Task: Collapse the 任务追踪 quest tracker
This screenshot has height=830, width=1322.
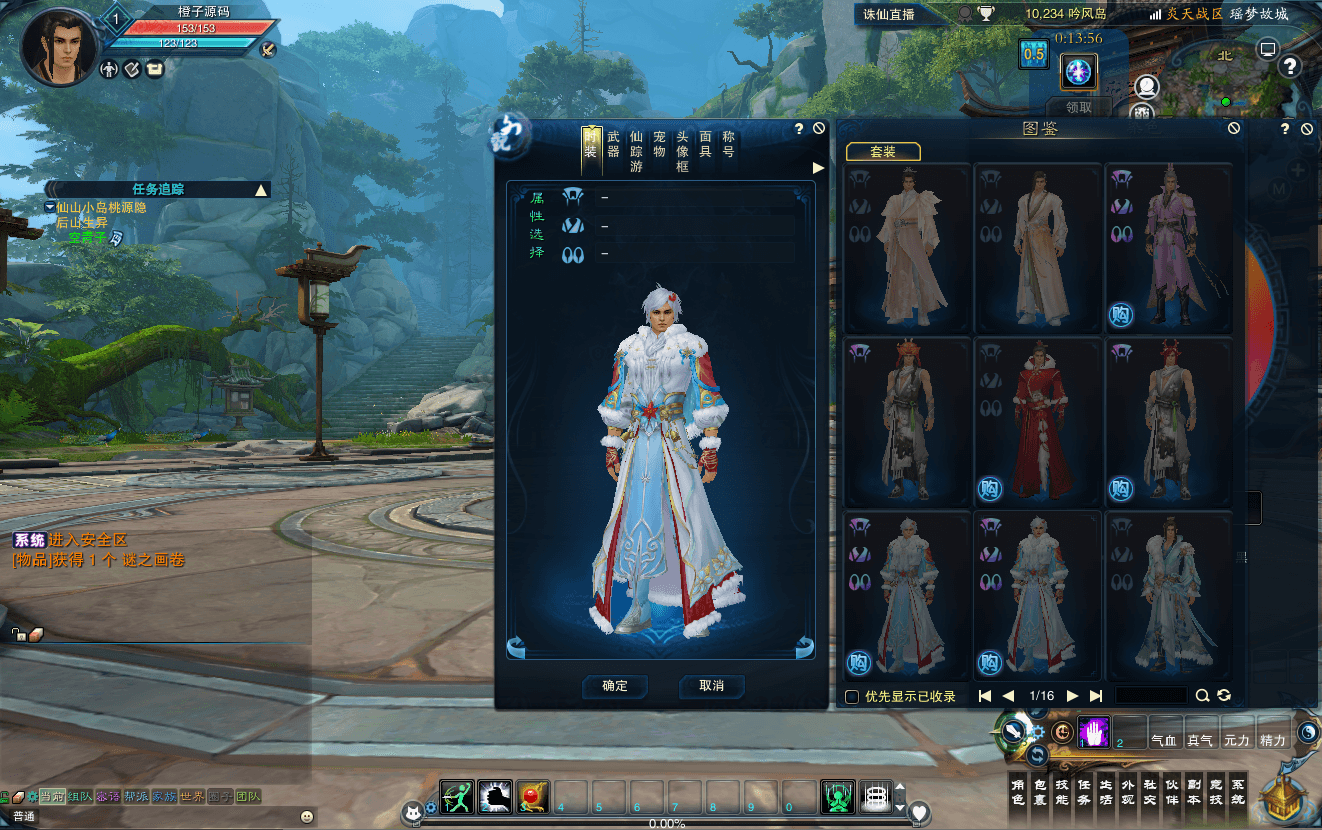Action: [260, 189]
